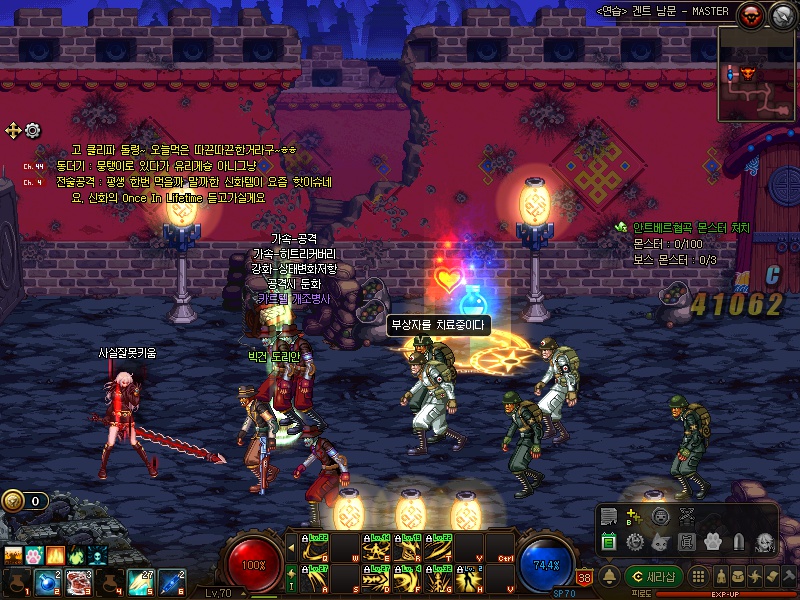Use the raw meat item in slot 3
This screenshot has width=800, height=600.
tap(79, 582)
